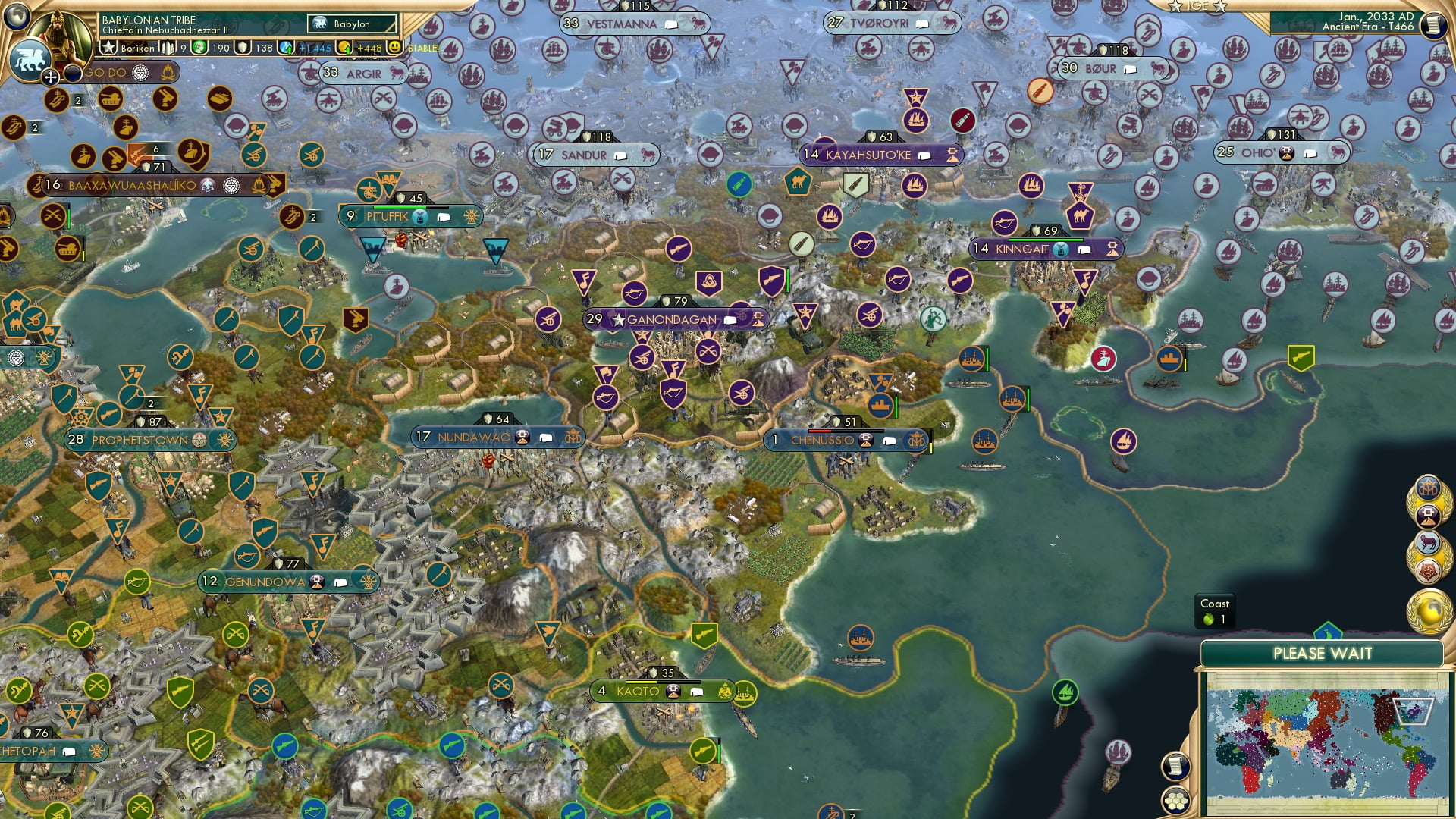This screenshot has width=1456, height=819.
Task: Click the campfire icon beside GO DO banner
Action: [x=168, y=74]
